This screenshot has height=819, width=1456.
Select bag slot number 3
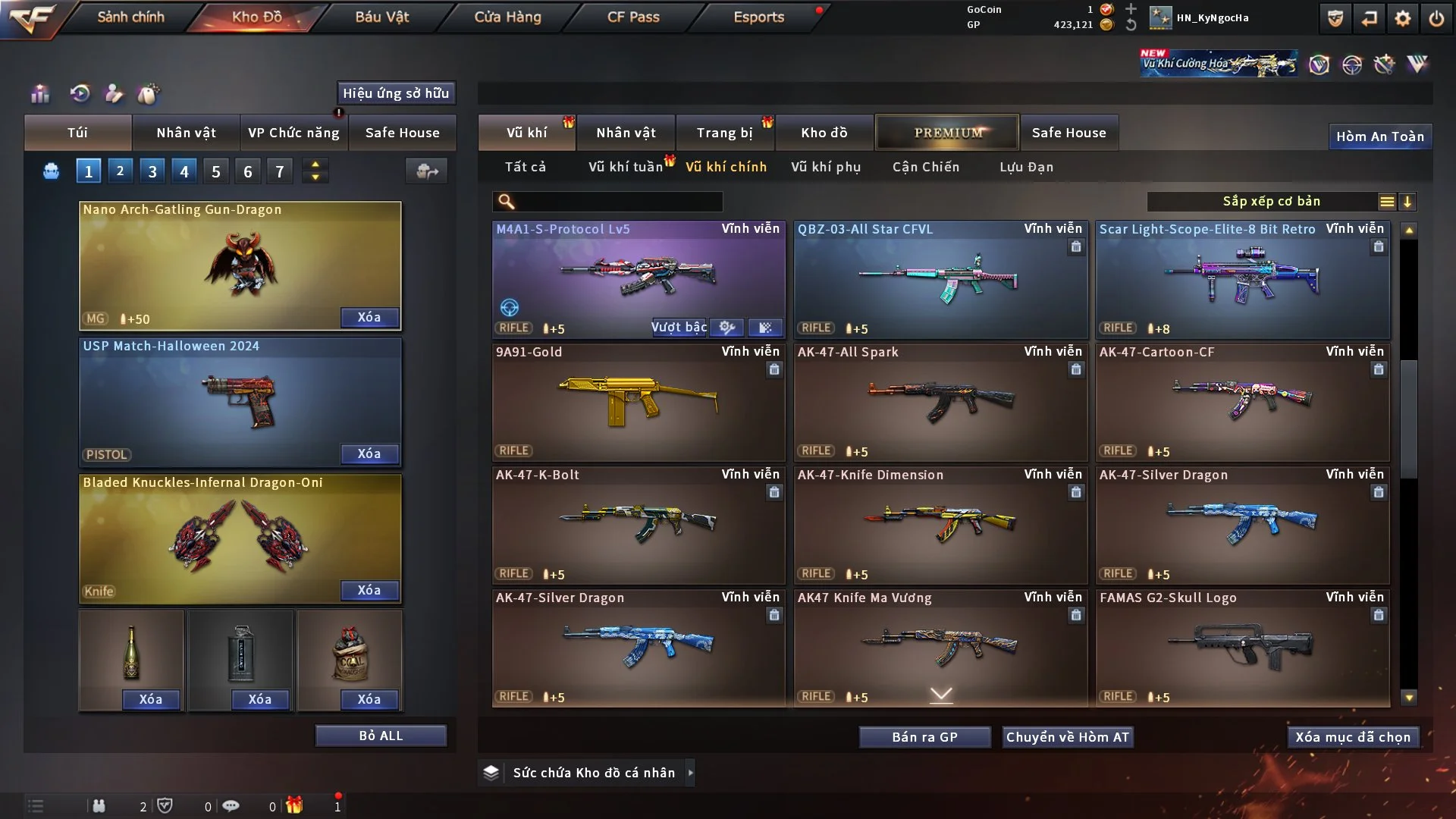(x=152, y=171)
